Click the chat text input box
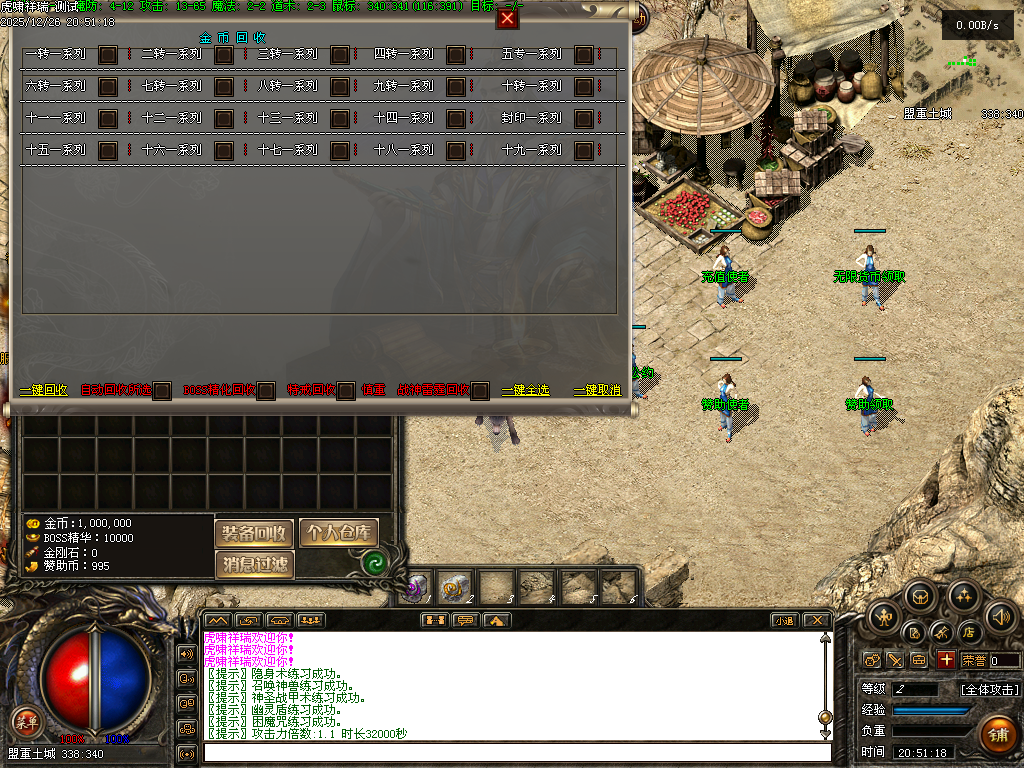Viewport: 1024px width, 768px height. 517,753
